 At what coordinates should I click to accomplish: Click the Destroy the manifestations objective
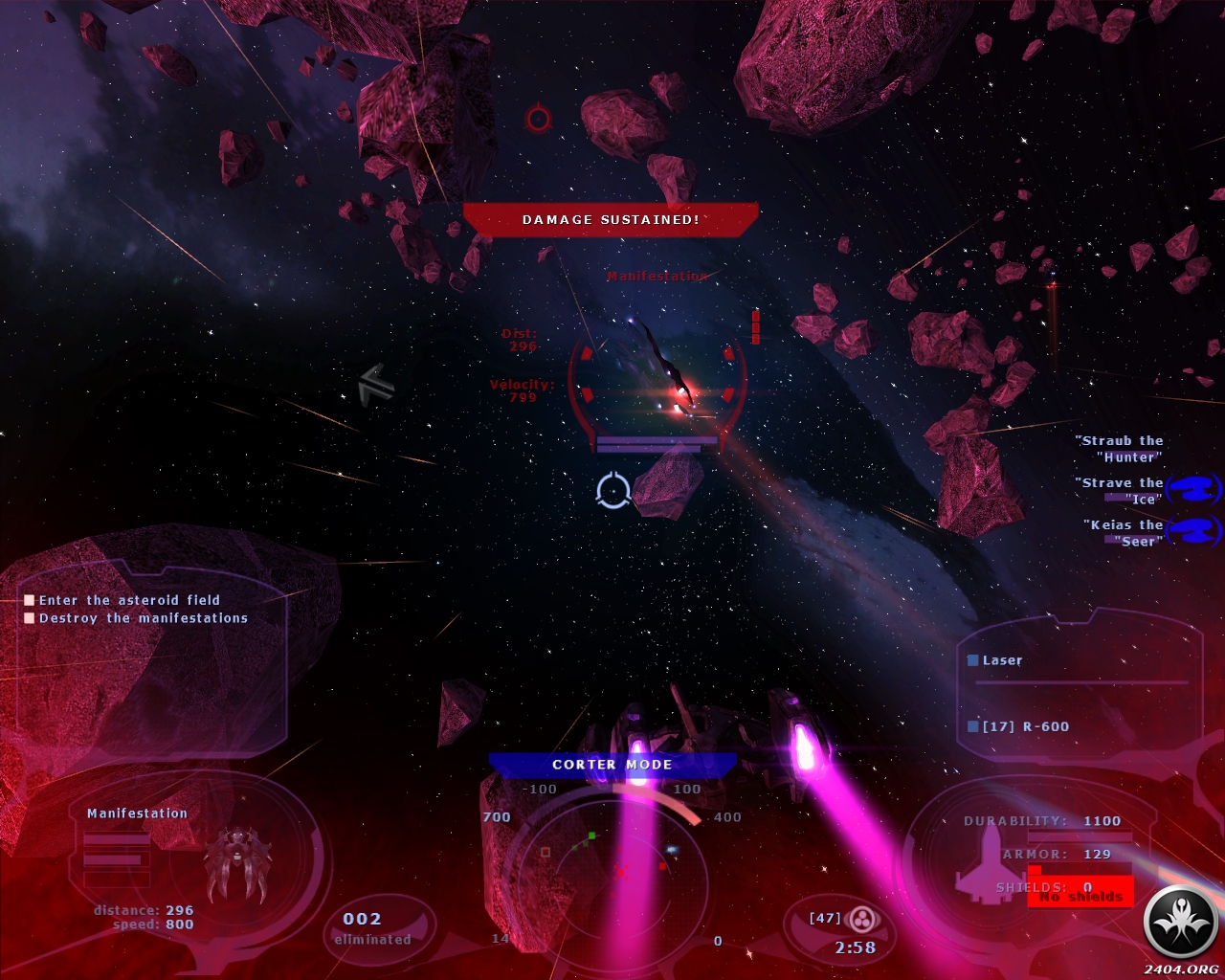coord(143,618)
